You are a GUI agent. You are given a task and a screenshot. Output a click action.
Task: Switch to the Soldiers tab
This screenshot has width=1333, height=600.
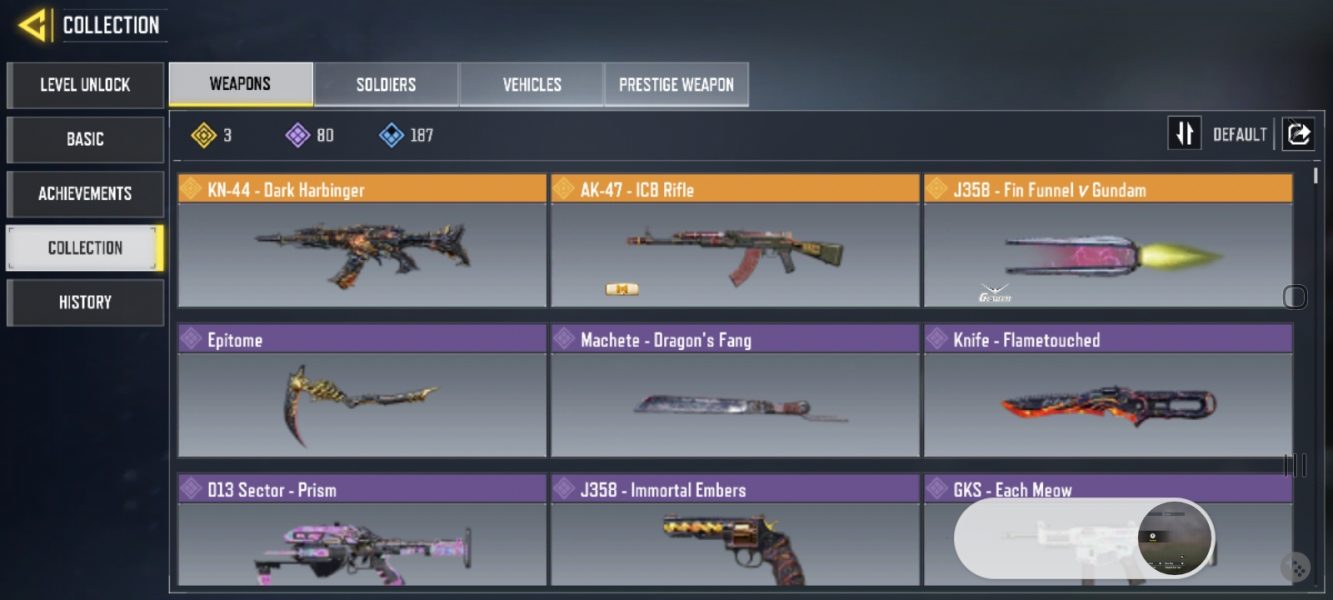(x=386, y=85)
